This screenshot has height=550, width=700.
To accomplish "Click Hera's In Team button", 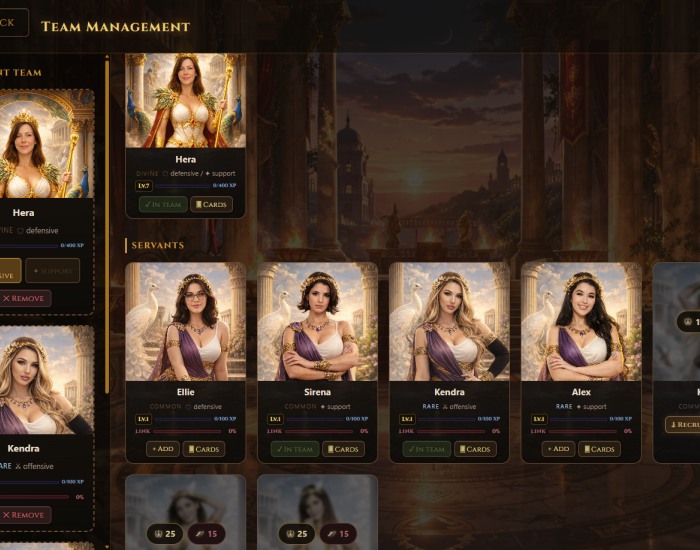I will (163, 204).
